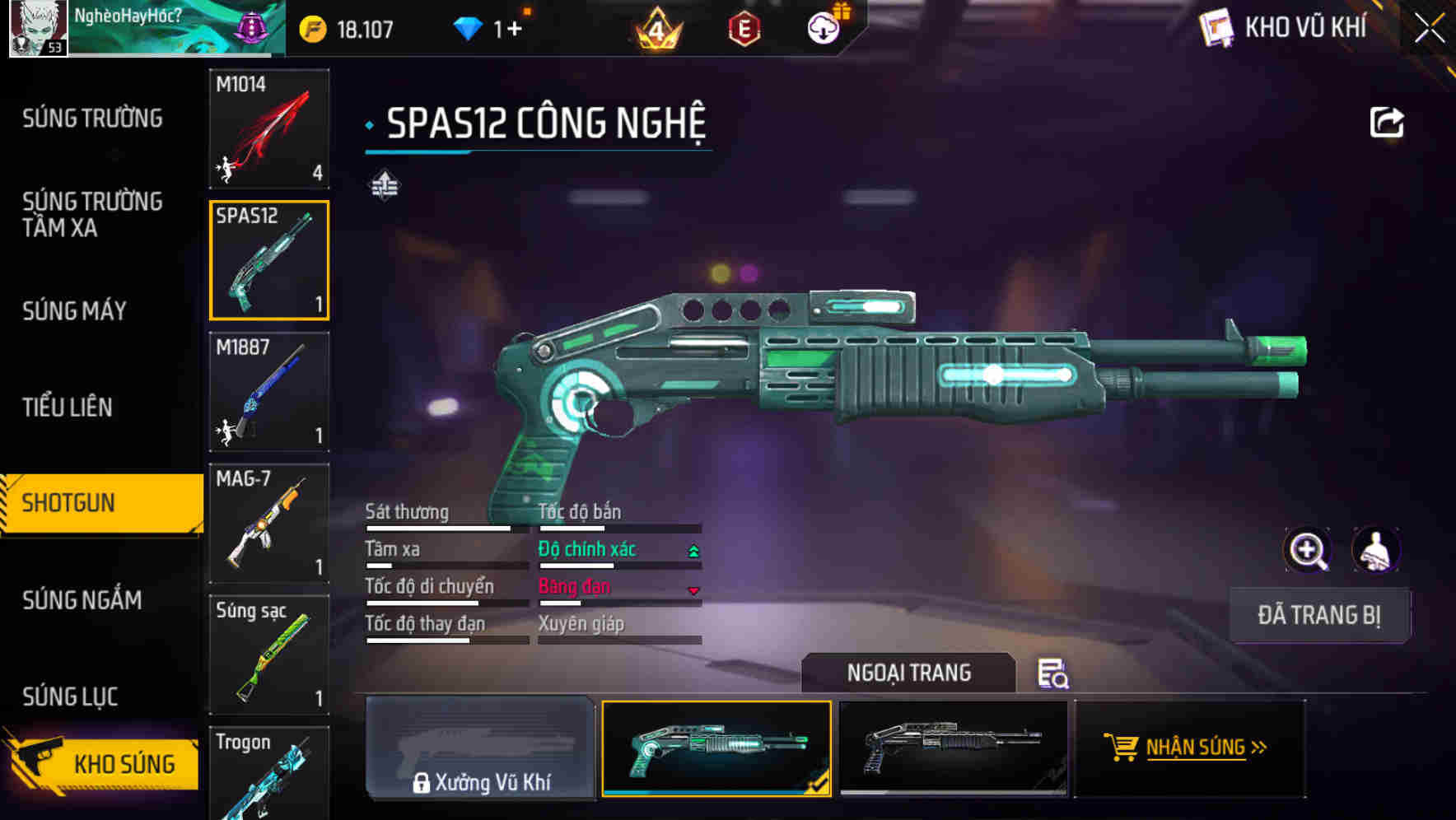Pick the Súng sạc weapon tile
This screenshot has width=1456, height=820.
tap(269, 655)
